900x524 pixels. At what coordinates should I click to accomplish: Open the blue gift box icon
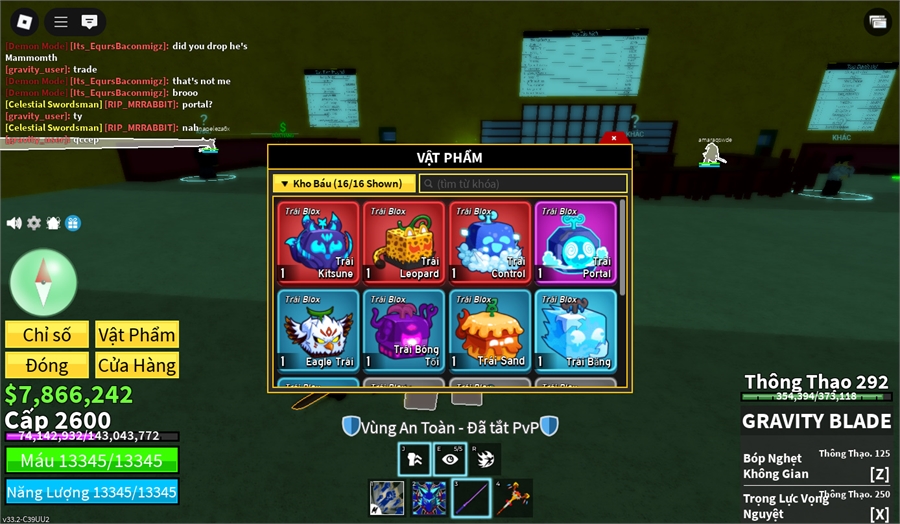[x=73, y=223]
